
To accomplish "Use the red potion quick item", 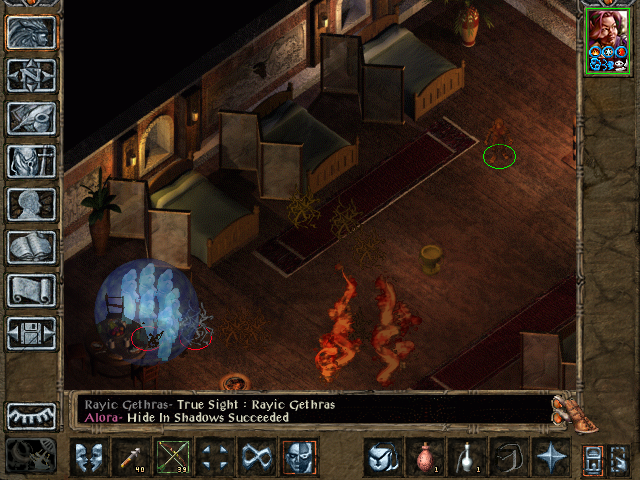I will coord(424,457).
